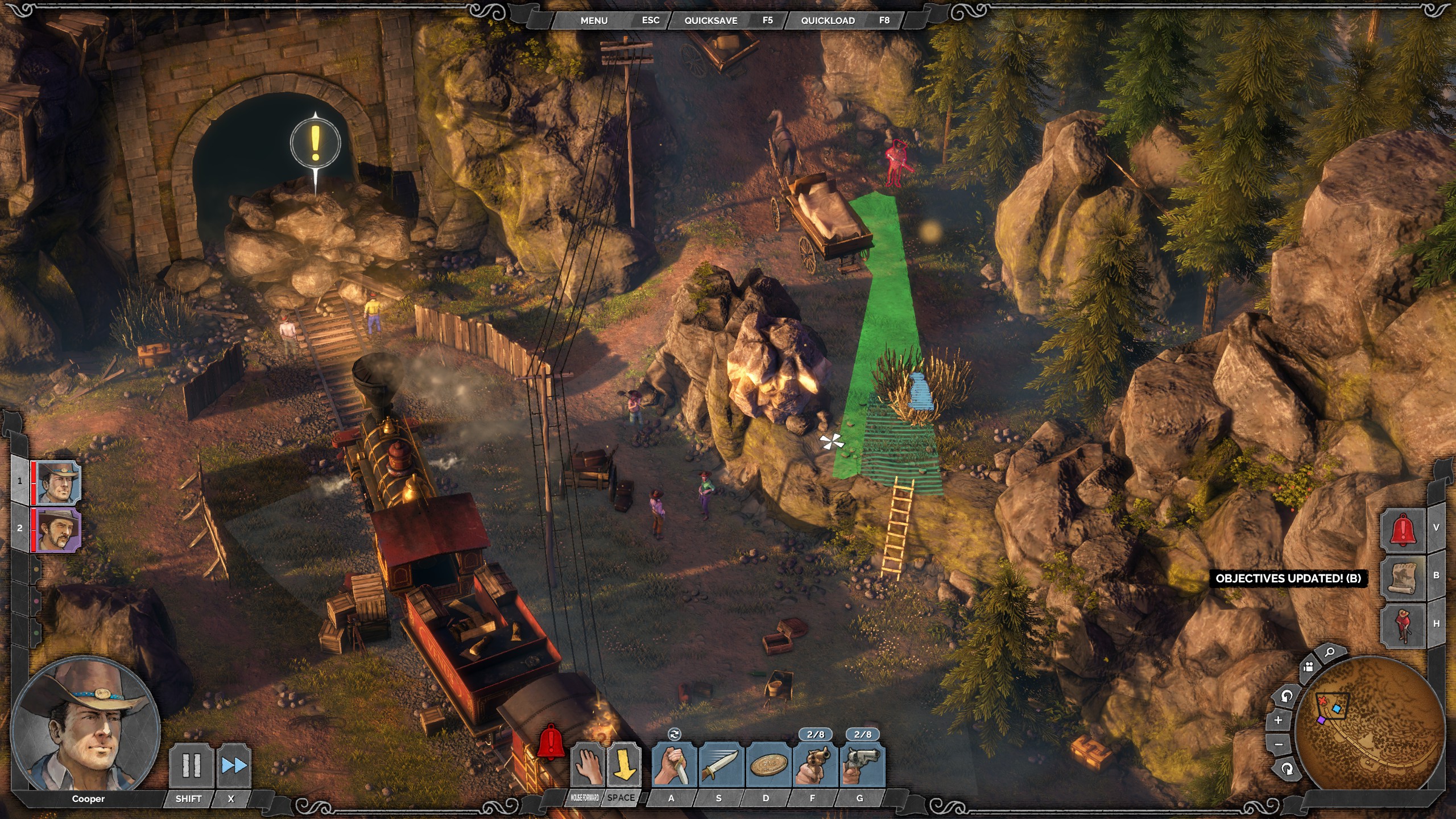Click the movie camera icon by the minimap
The height and width of the screenshot is (819, 1456).
[1309, 667]
